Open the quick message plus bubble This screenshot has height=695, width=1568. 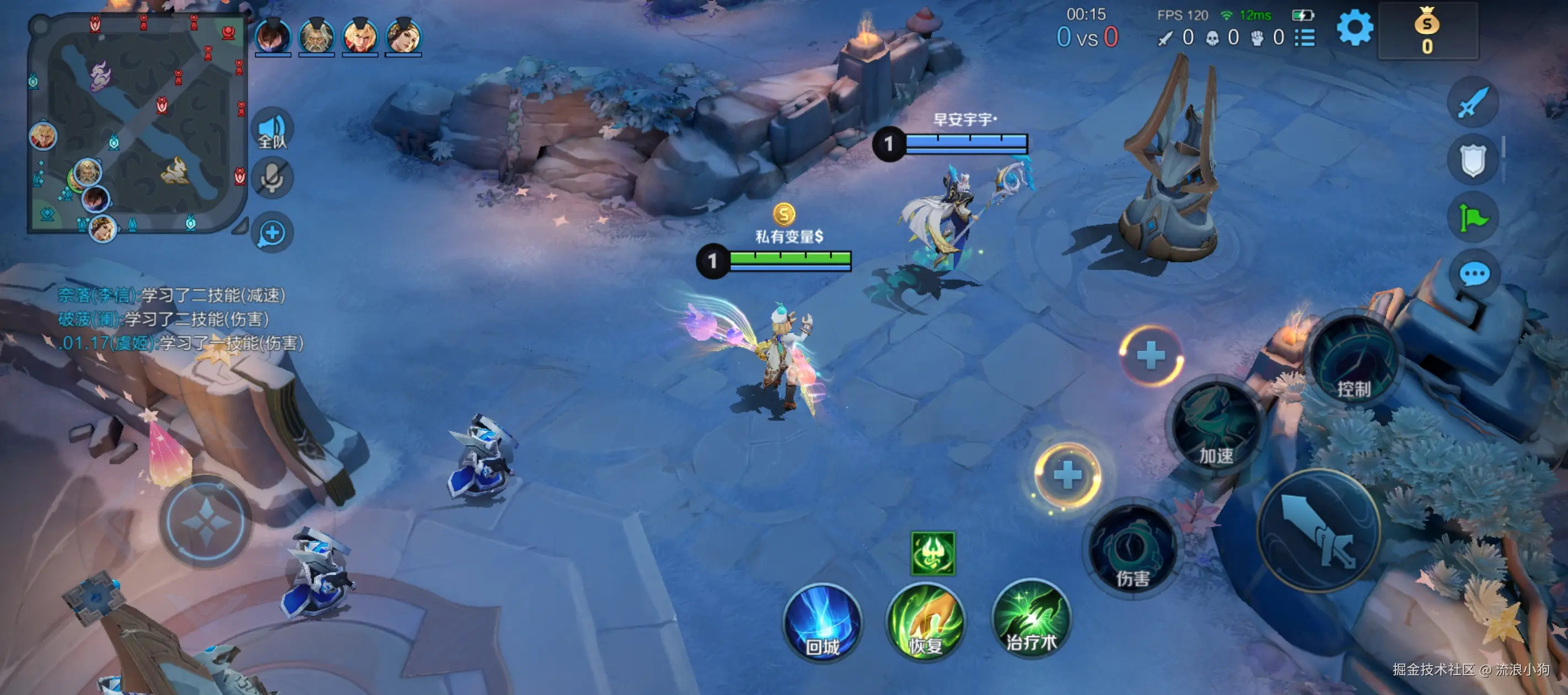272,233
